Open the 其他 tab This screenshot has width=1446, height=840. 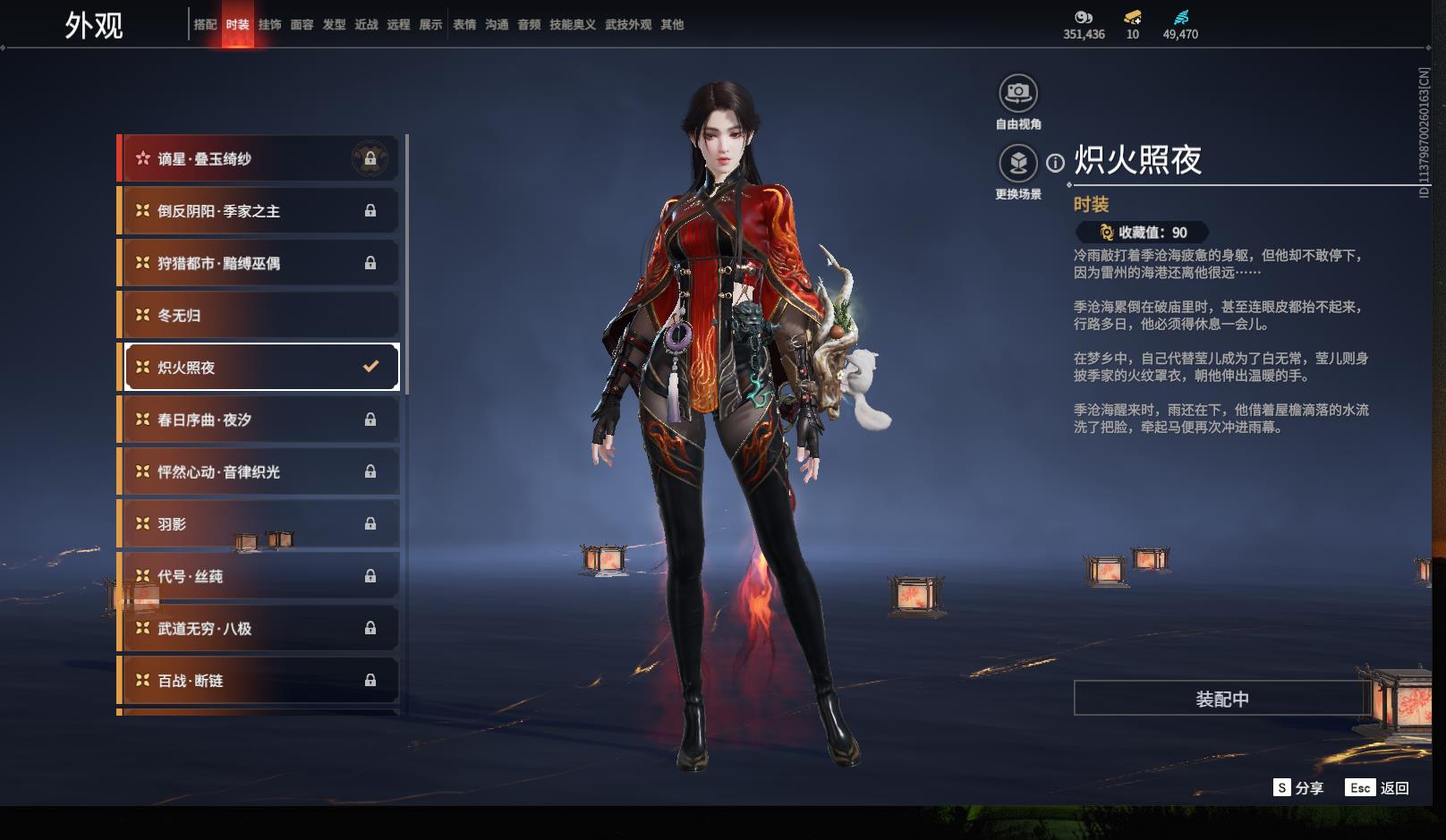tap(672, 25)
